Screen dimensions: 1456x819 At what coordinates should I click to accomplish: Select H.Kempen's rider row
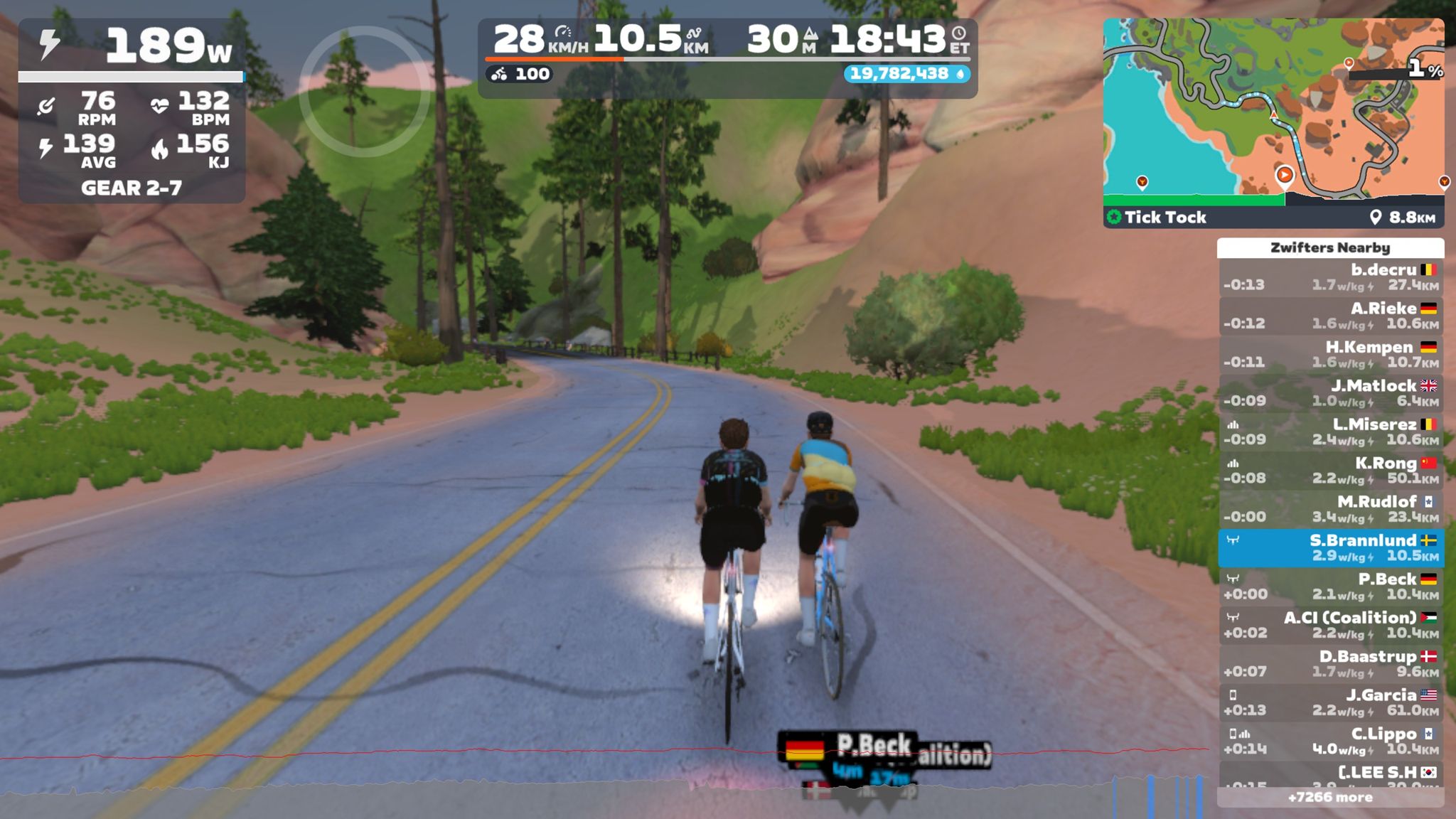point(1330,354)
